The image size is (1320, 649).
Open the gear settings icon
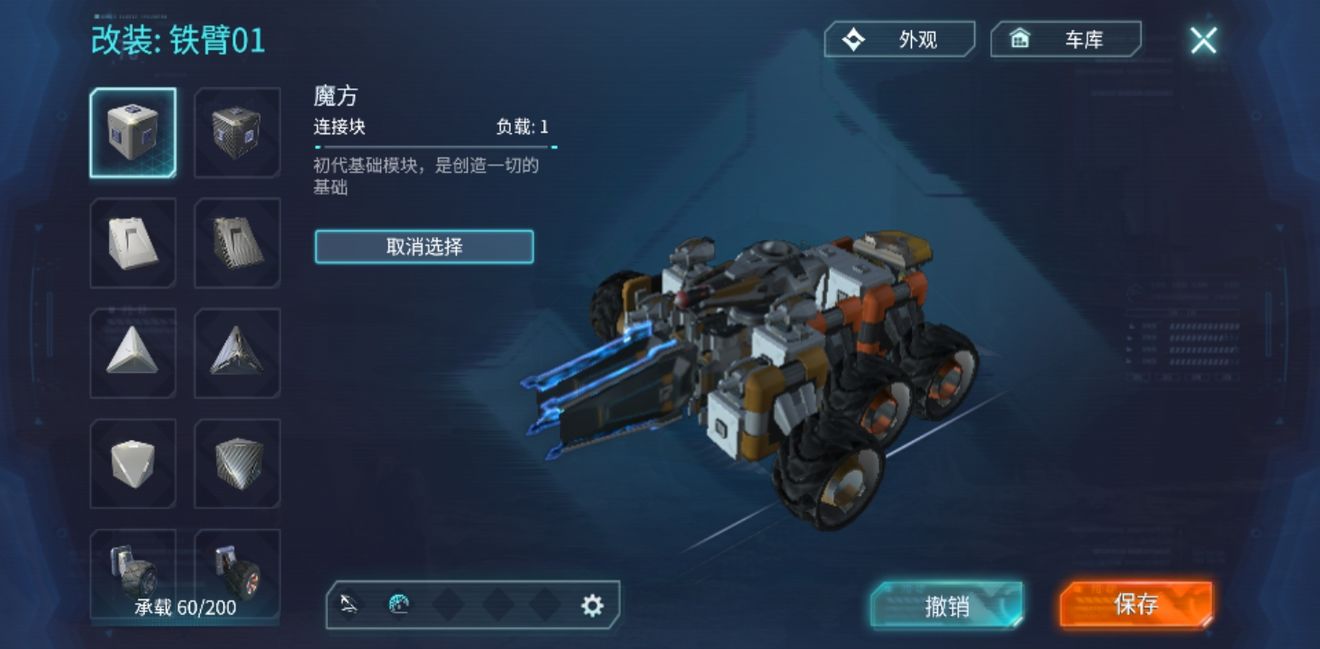592,605
